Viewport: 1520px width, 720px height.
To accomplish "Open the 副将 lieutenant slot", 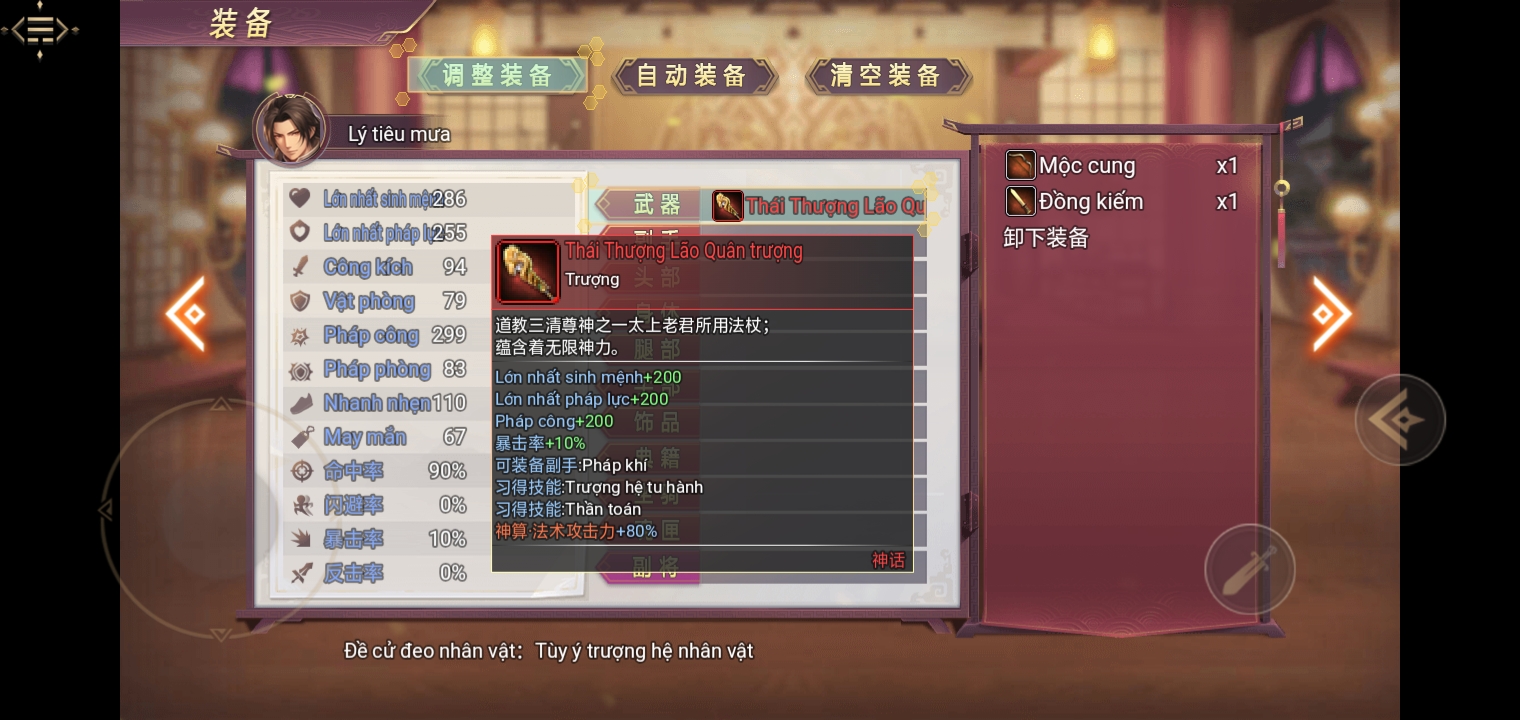I will point(656,569).
